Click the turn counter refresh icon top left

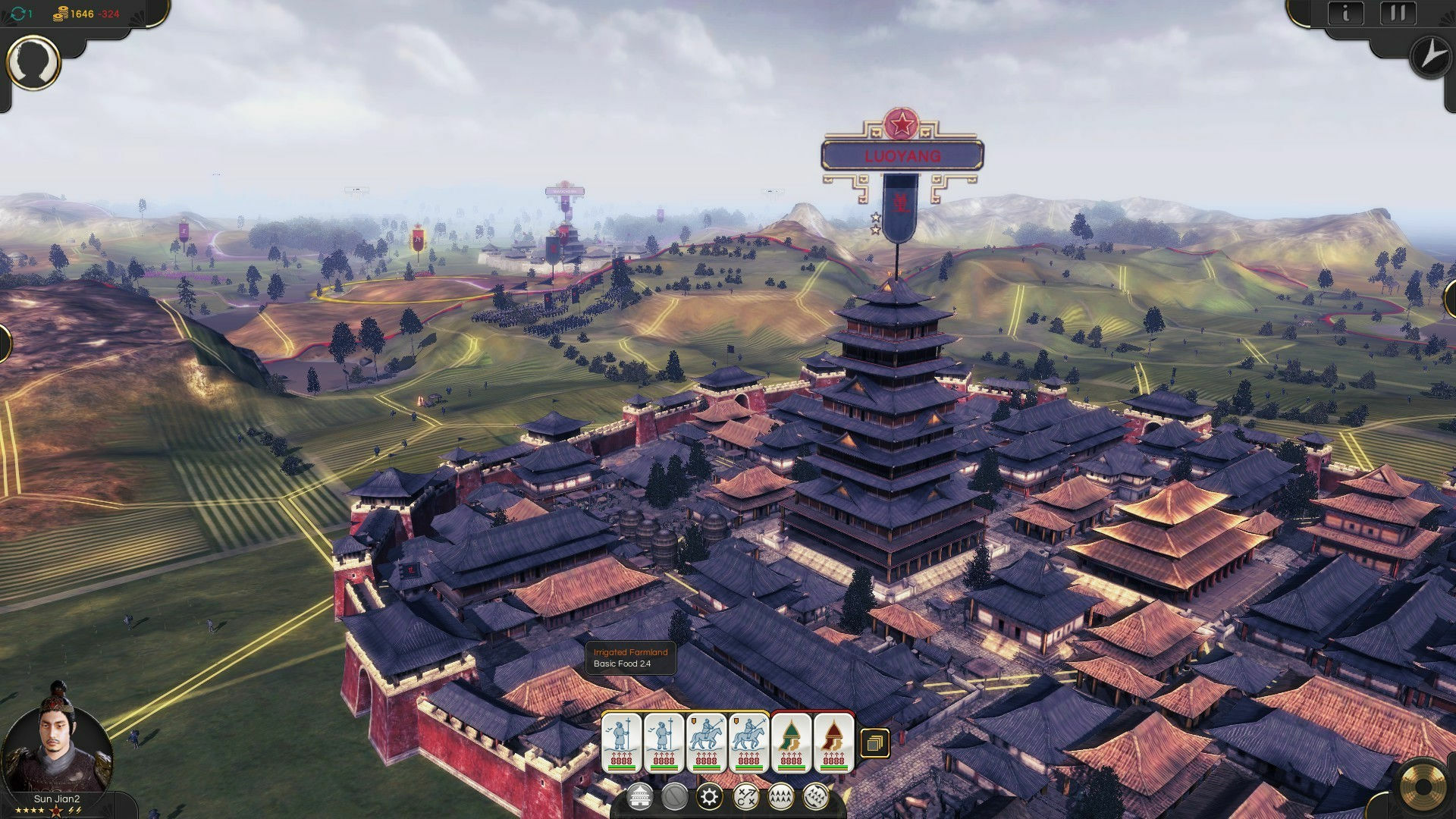[x=18, y=12]
